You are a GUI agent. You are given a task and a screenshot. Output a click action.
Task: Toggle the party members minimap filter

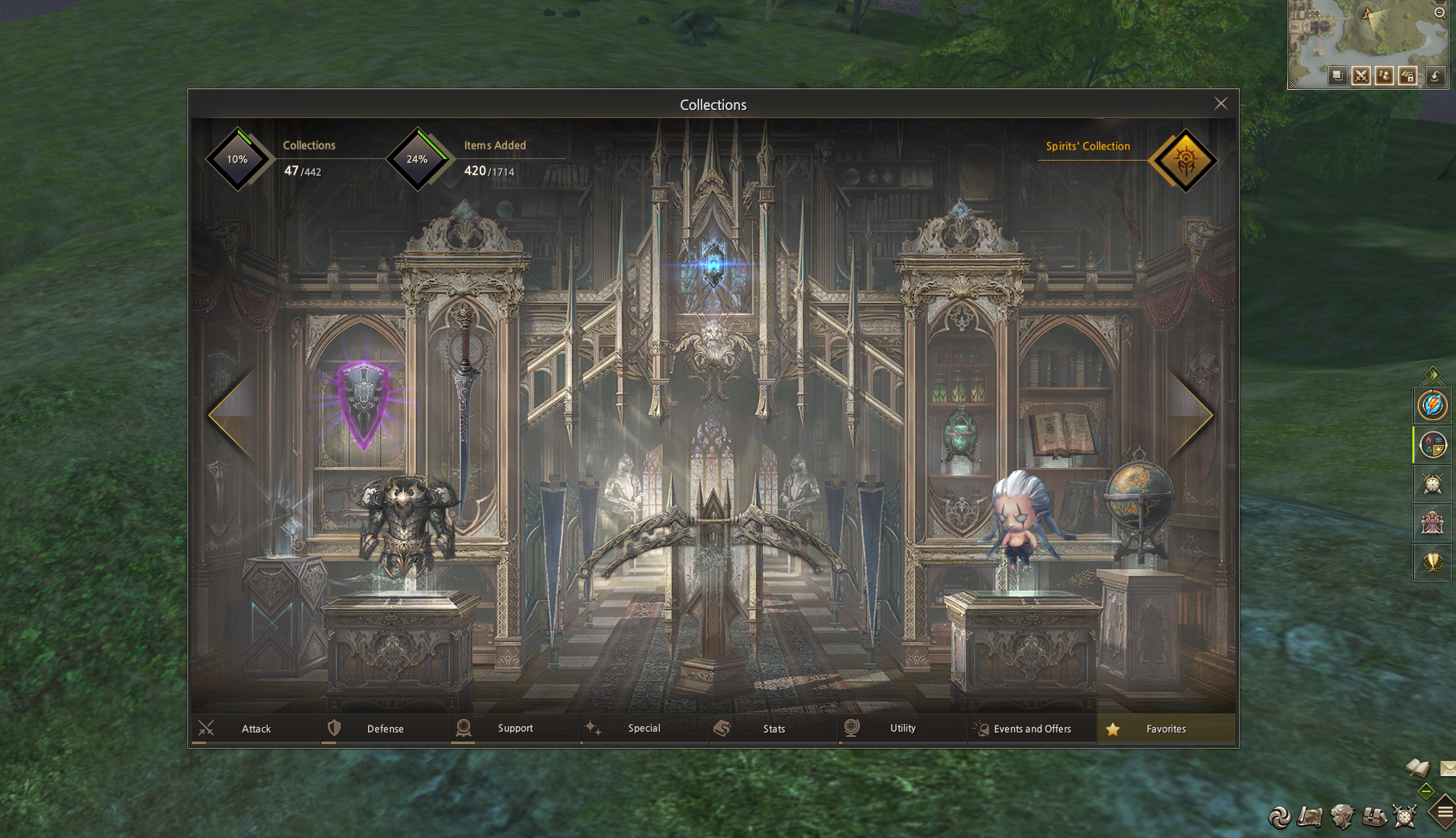1384,76
